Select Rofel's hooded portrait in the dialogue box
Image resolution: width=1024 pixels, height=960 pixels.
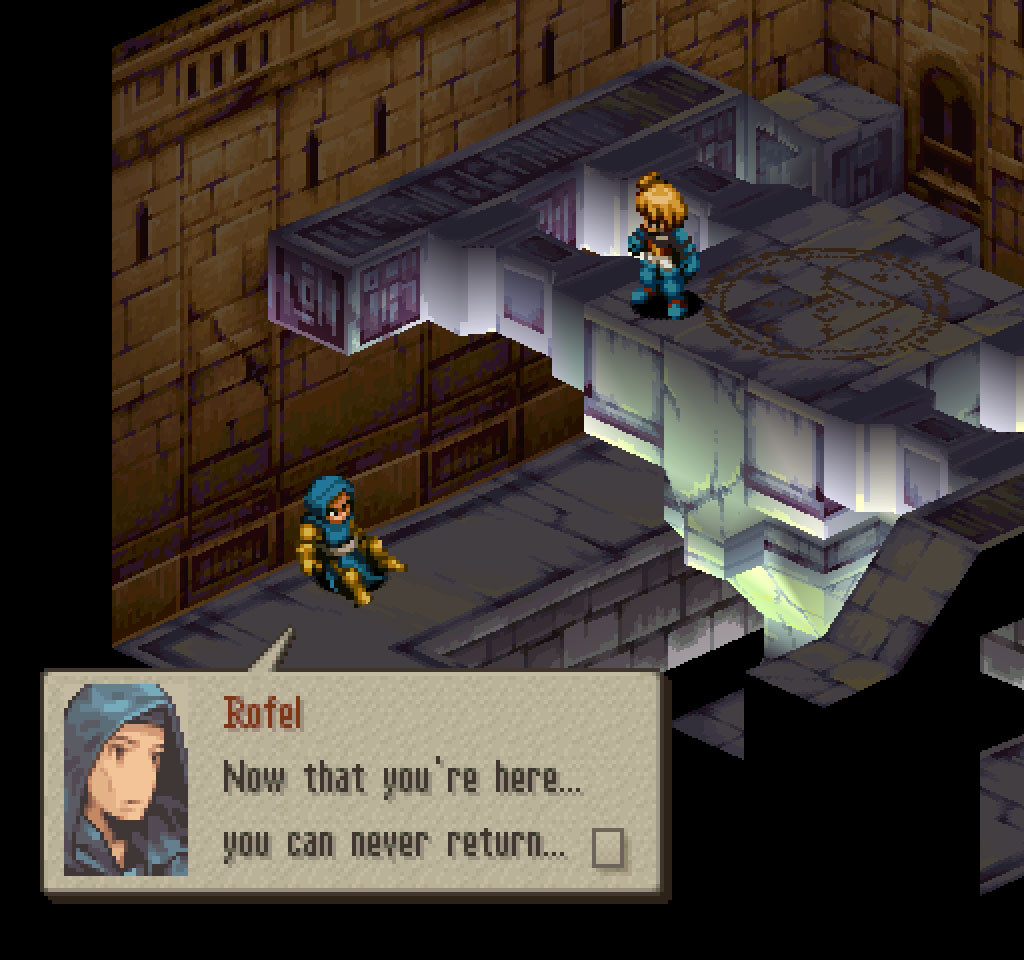click(126, 780)
